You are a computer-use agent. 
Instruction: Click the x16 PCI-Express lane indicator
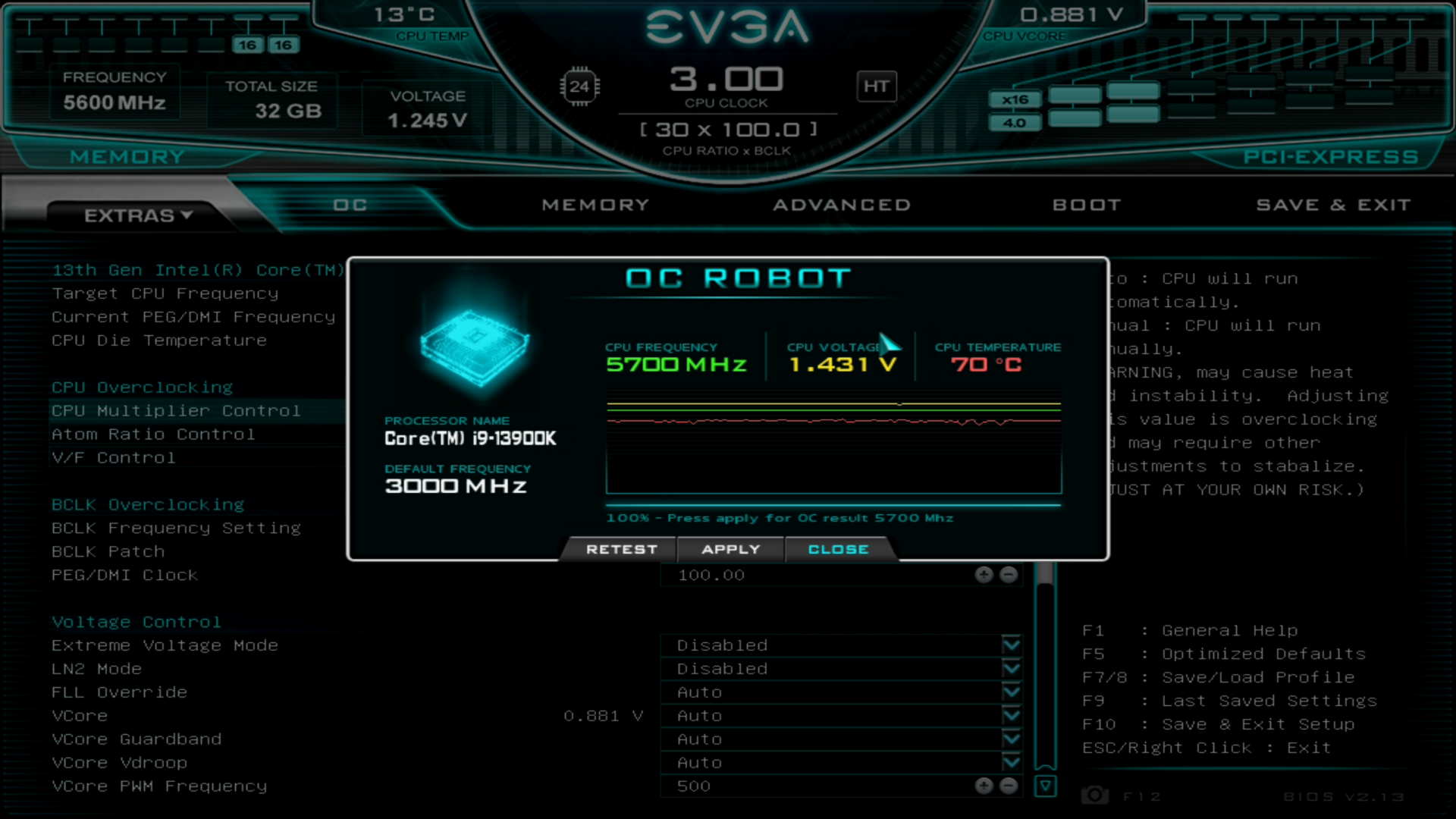point(1015,99)
